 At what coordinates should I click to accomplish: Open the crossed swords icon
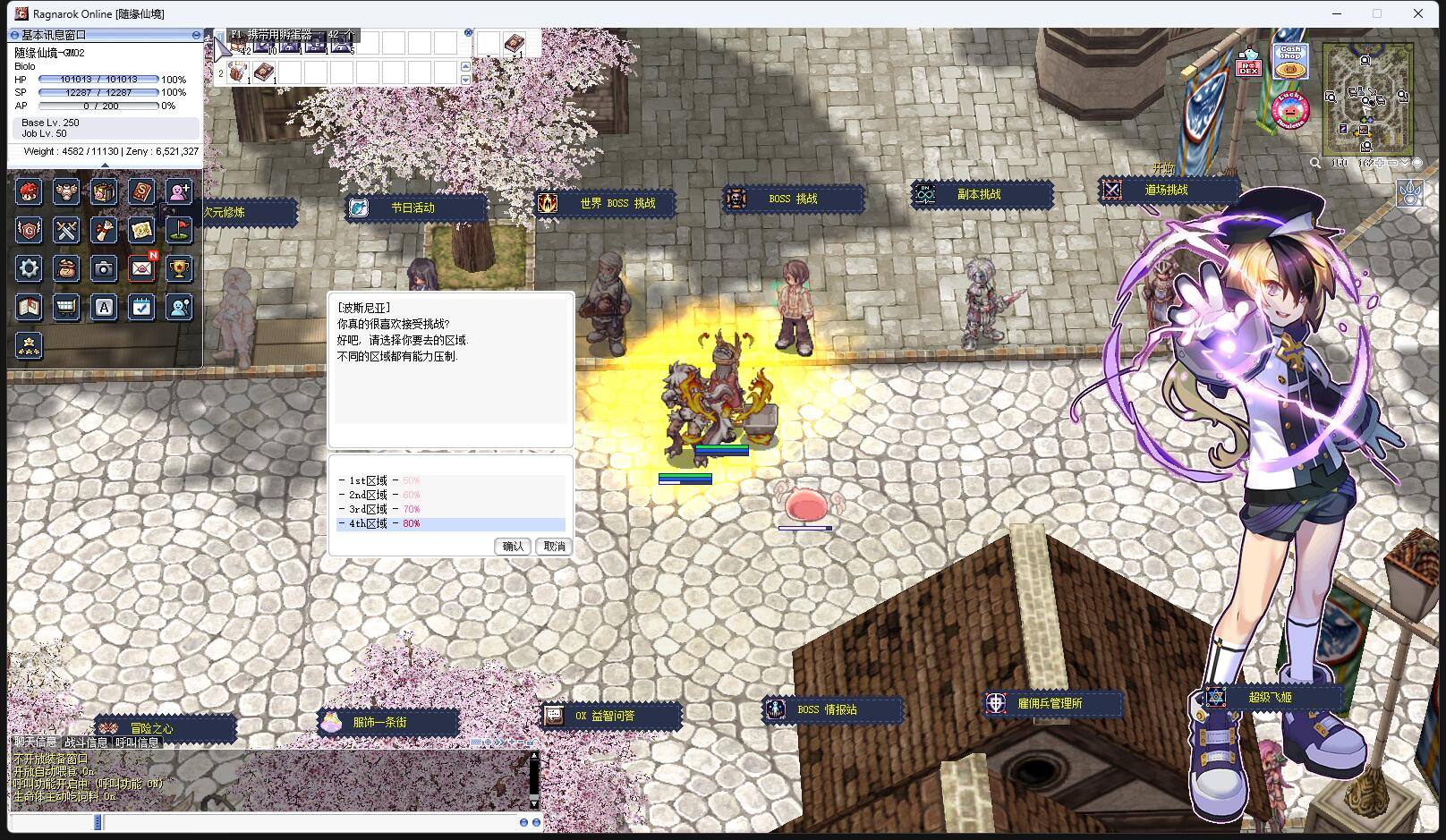(x=66, y=230)
